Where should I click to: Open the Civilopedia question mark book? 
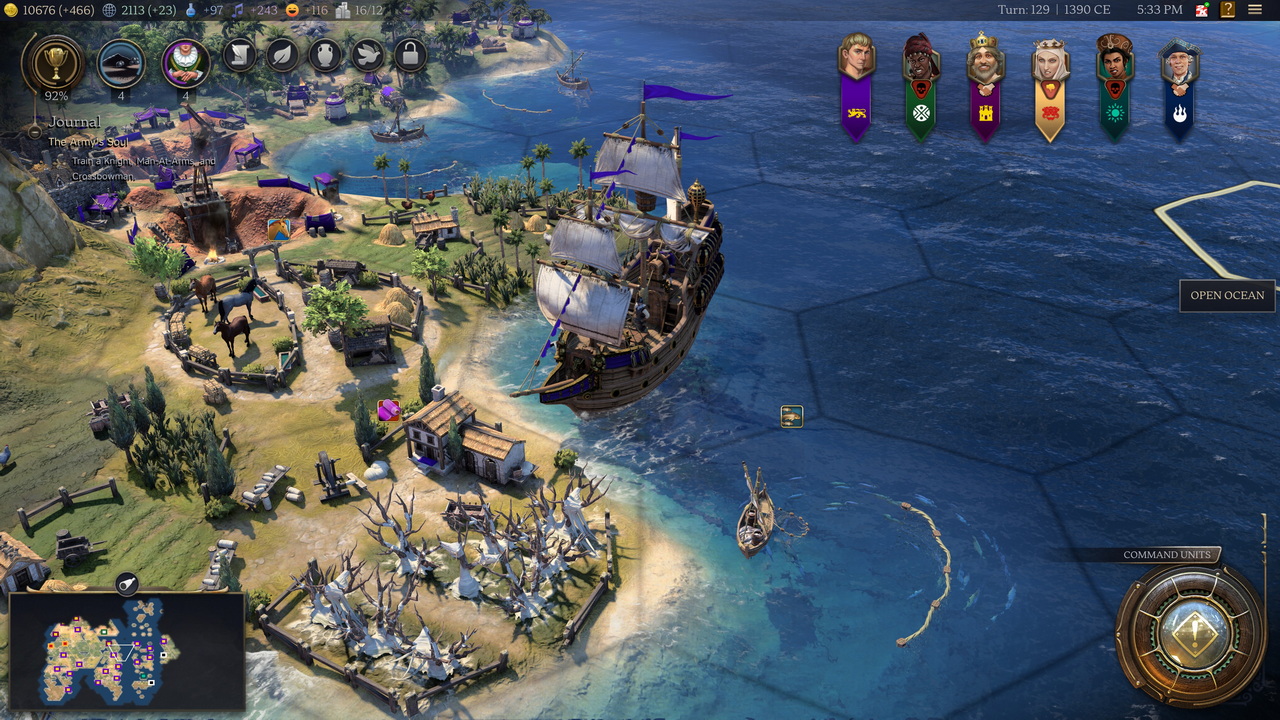1228,10
